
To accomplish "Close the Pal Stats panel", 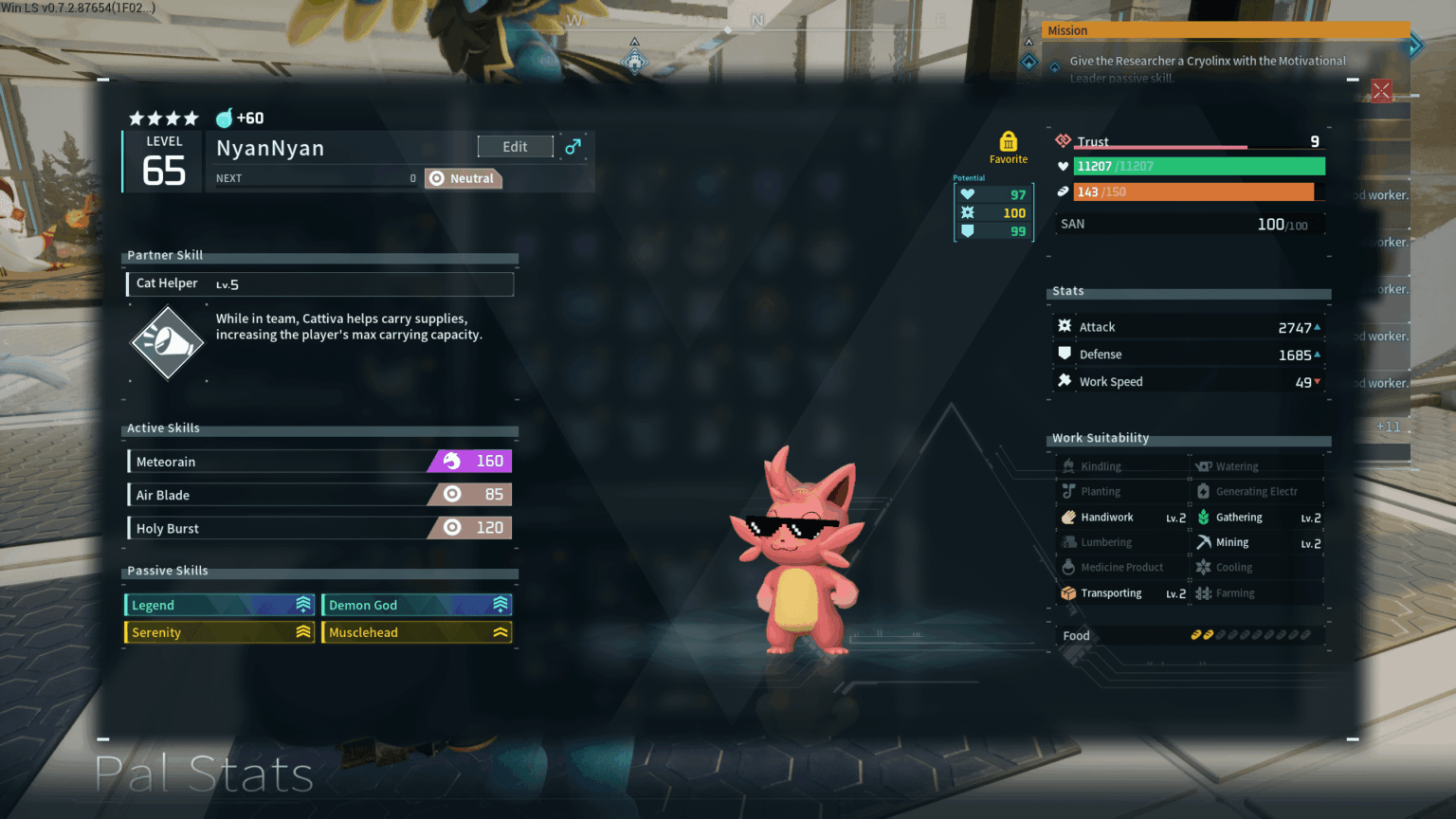I will (1381, 91).
